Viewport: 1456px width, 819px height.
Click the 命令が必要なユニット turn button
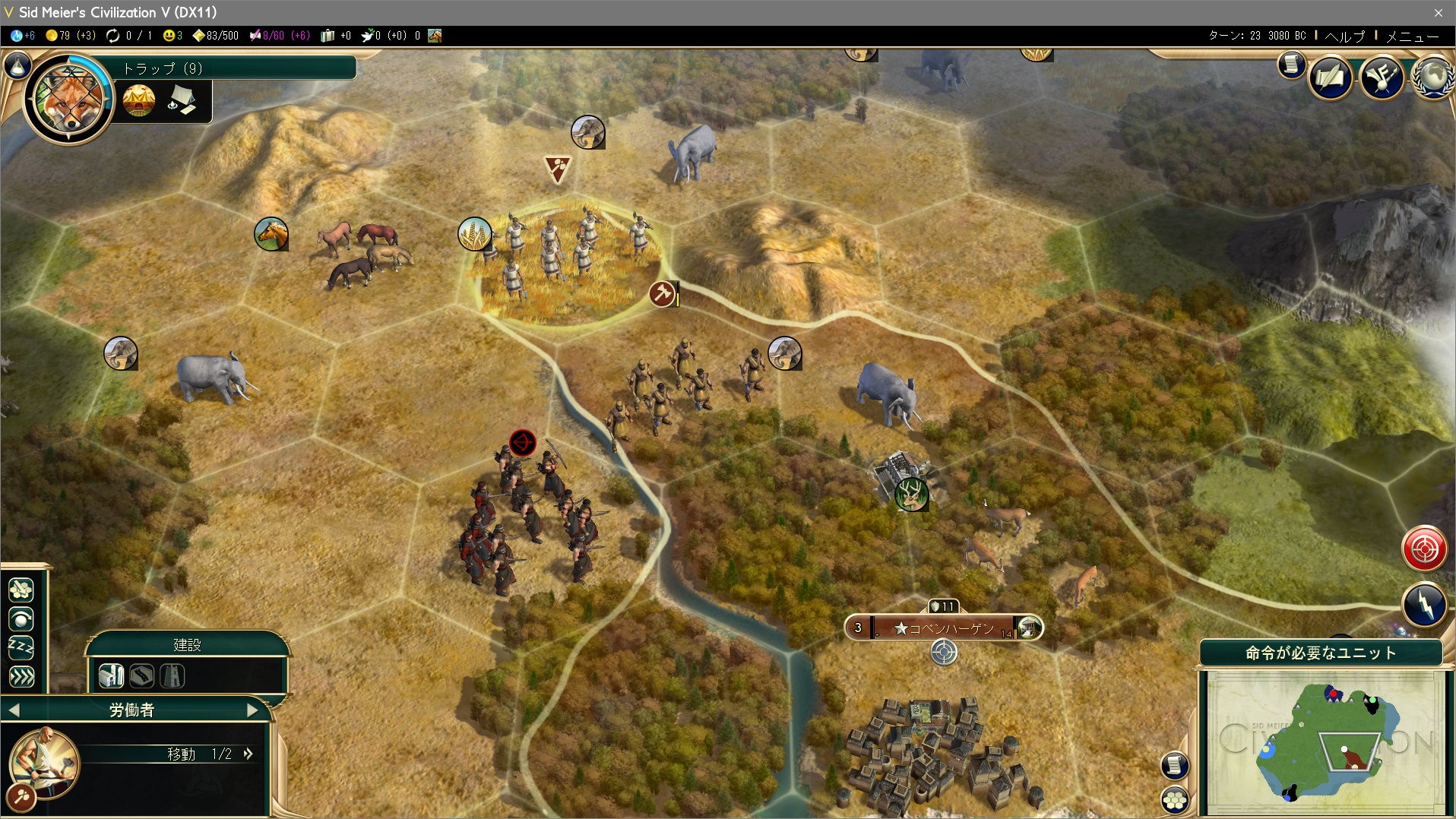(x=1321, y=653)
